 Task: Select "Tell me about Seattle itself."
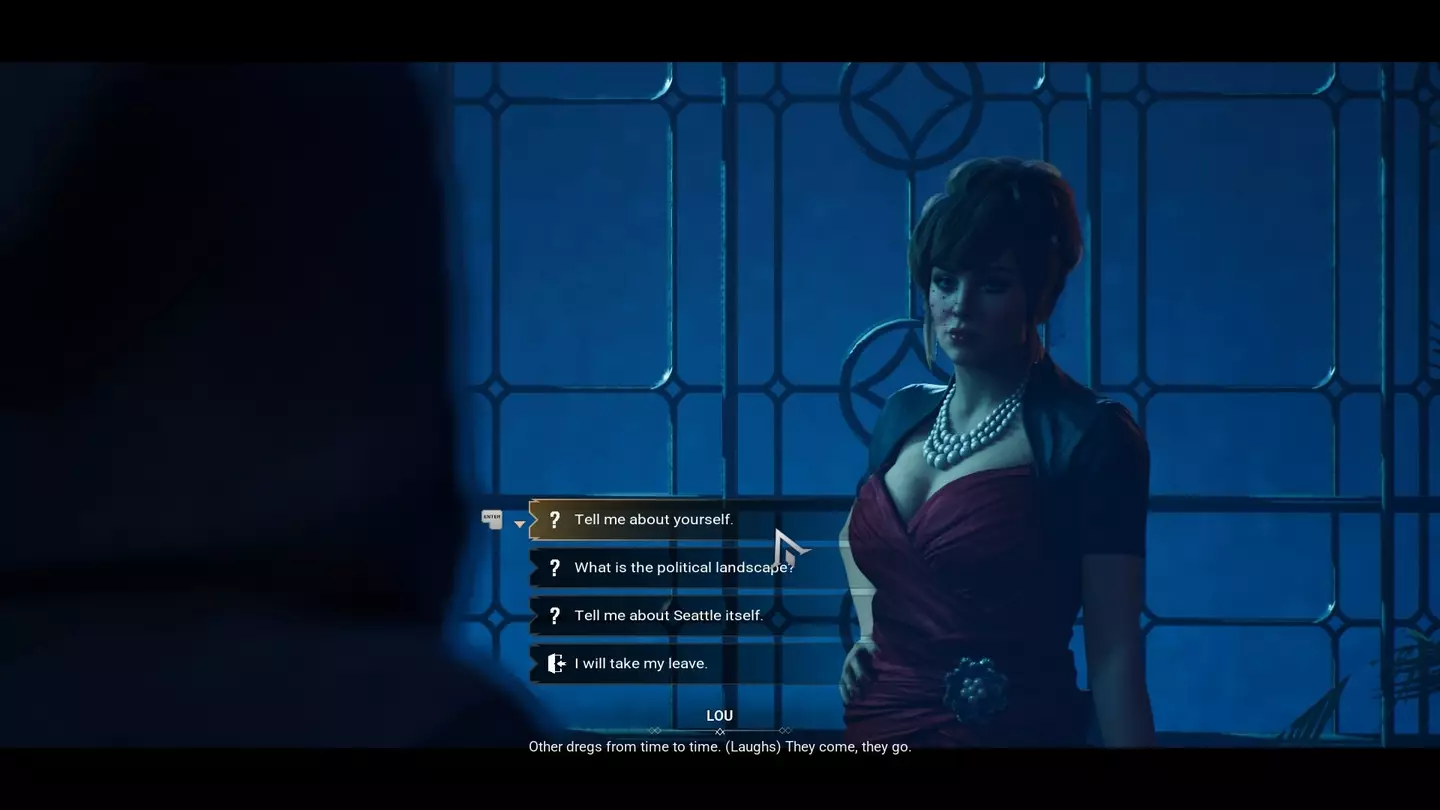point(668,616)
